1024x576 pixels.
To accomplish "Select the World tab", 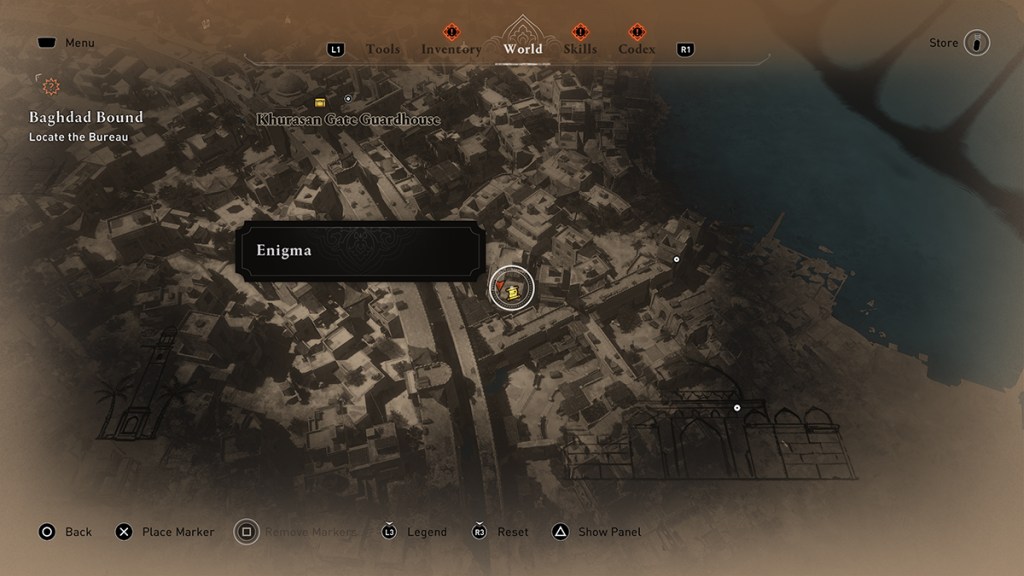I will (x=523, y=48).
